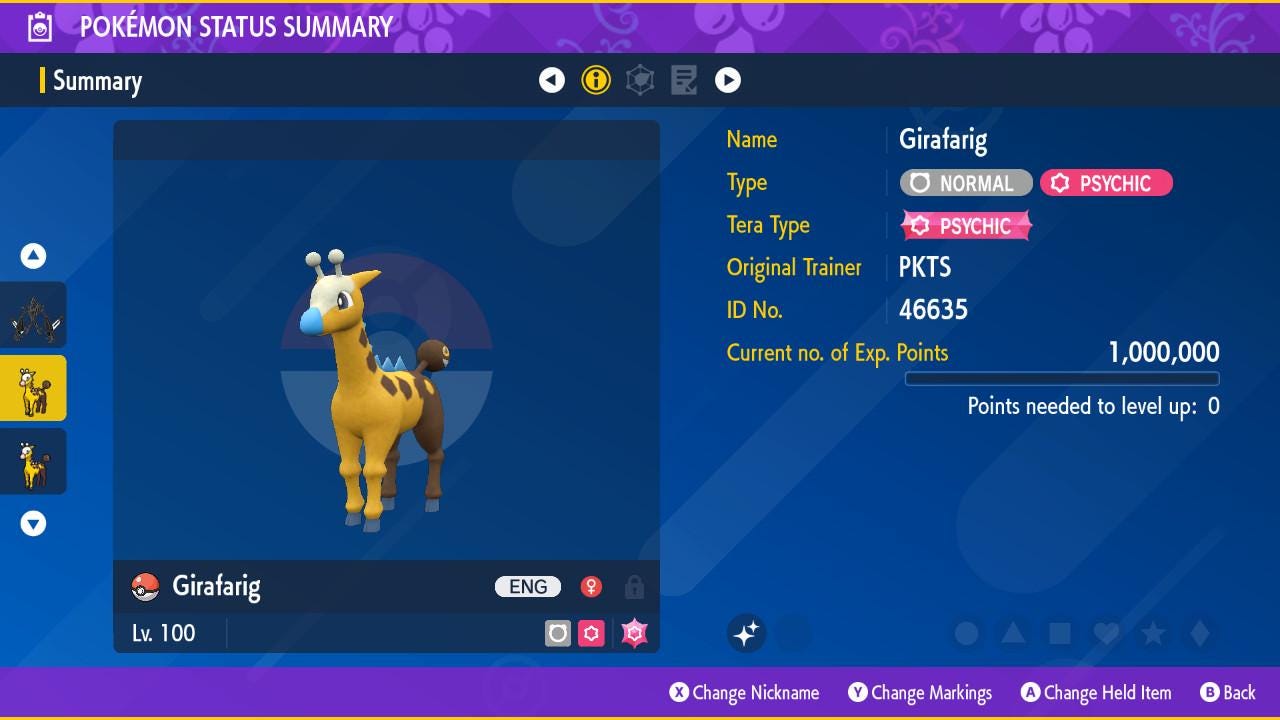Select the yellow info page tab

596,80
